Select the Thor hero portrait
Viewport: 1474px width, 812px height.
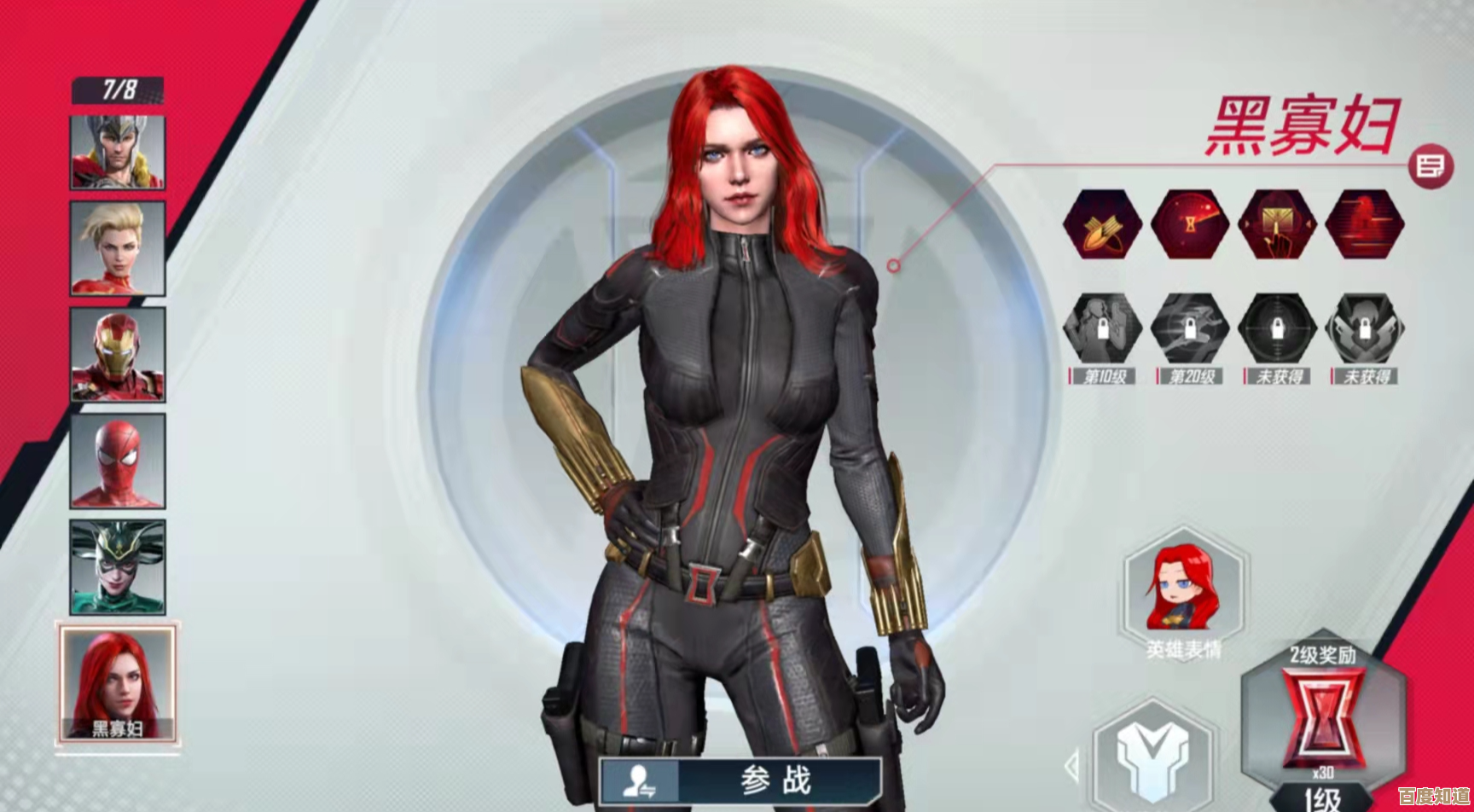click(x=118, y=152)
